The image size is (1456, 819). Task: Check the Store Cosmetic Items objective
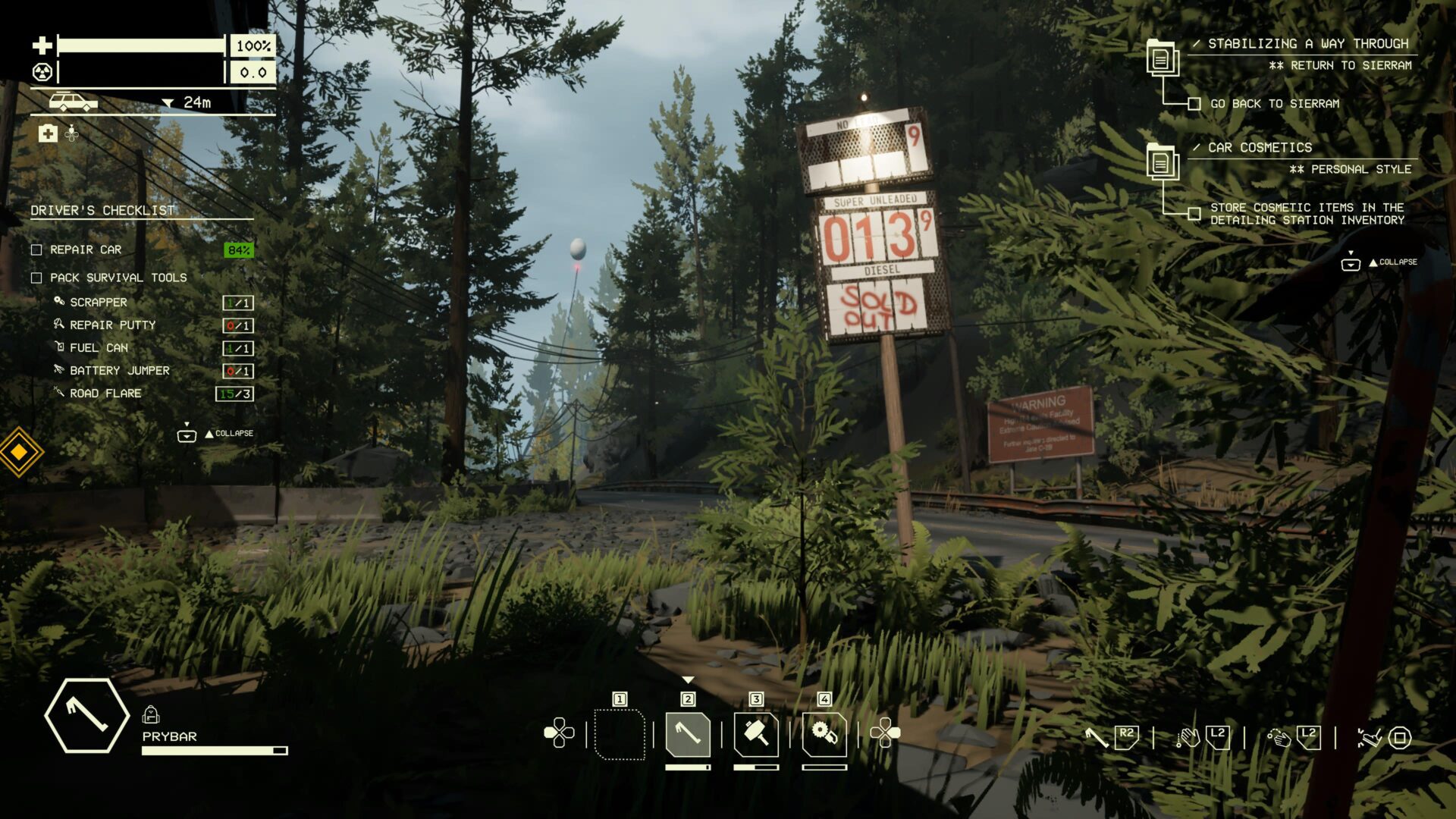pos(1194,214)
